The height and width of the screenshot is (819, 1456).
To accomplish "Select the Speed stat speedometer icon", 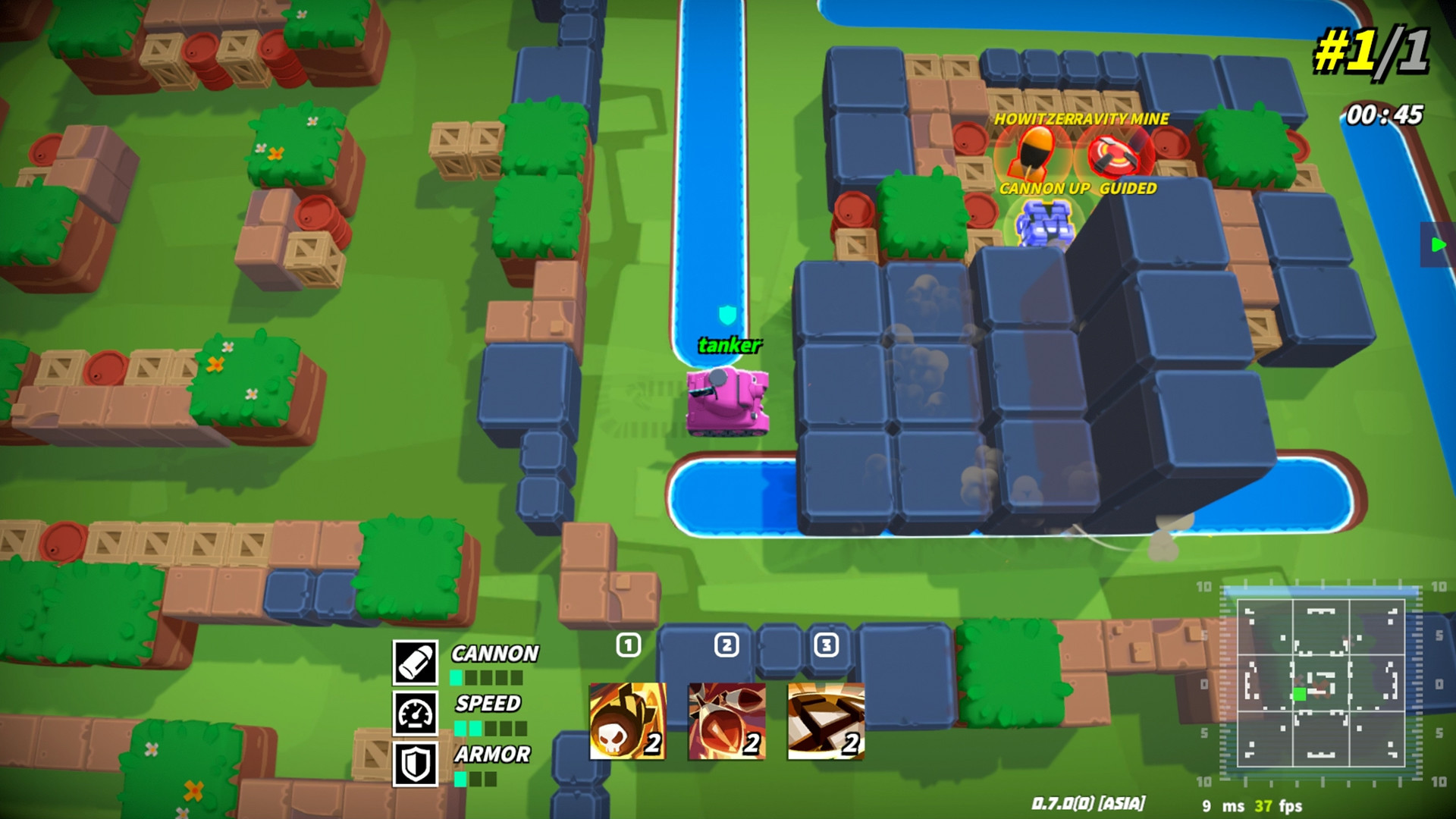I will pos(414,713).
